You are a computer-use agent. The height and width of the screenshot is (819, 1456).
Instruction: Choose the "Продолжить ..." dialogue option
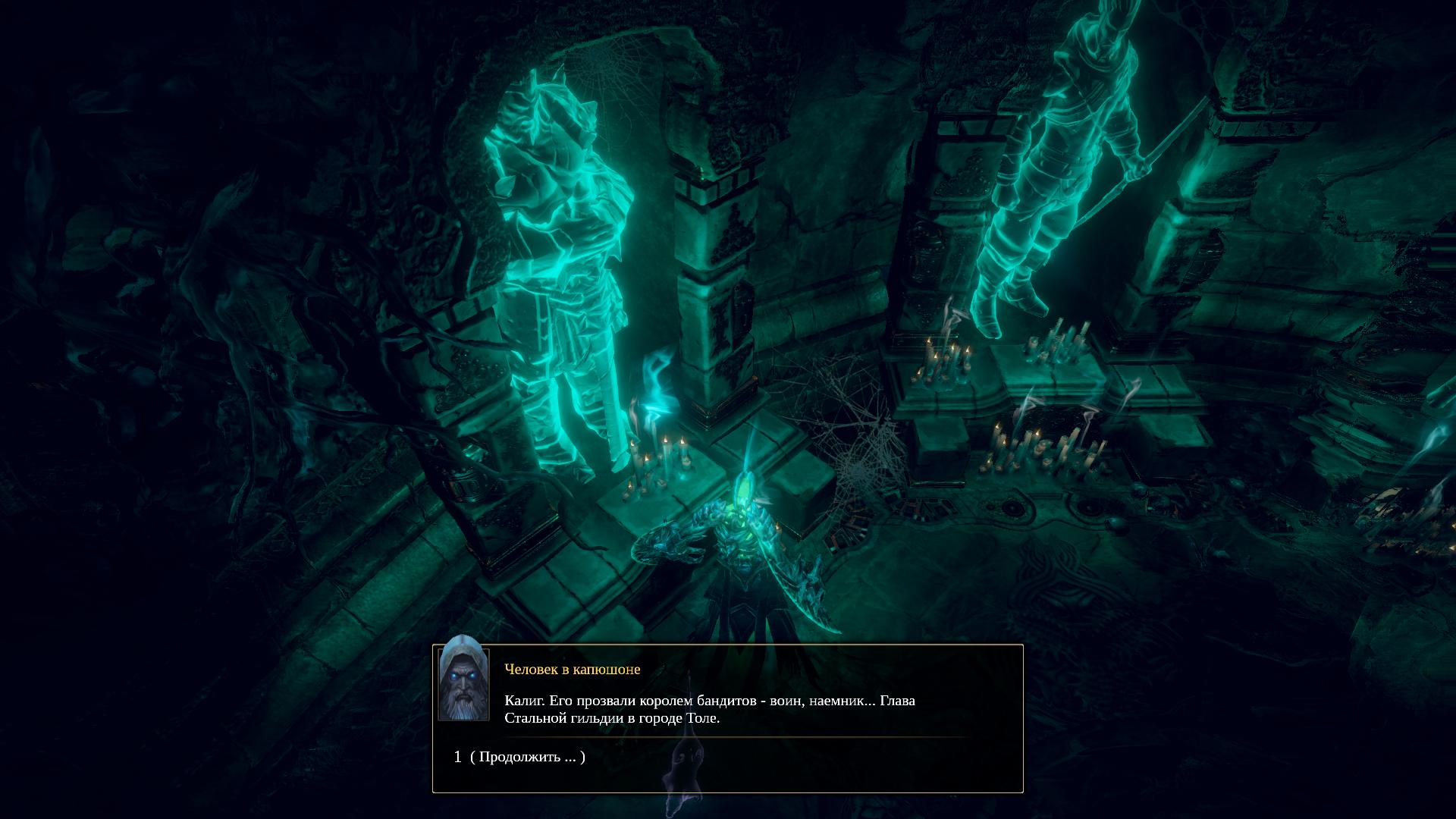click(x=527, y=757)
